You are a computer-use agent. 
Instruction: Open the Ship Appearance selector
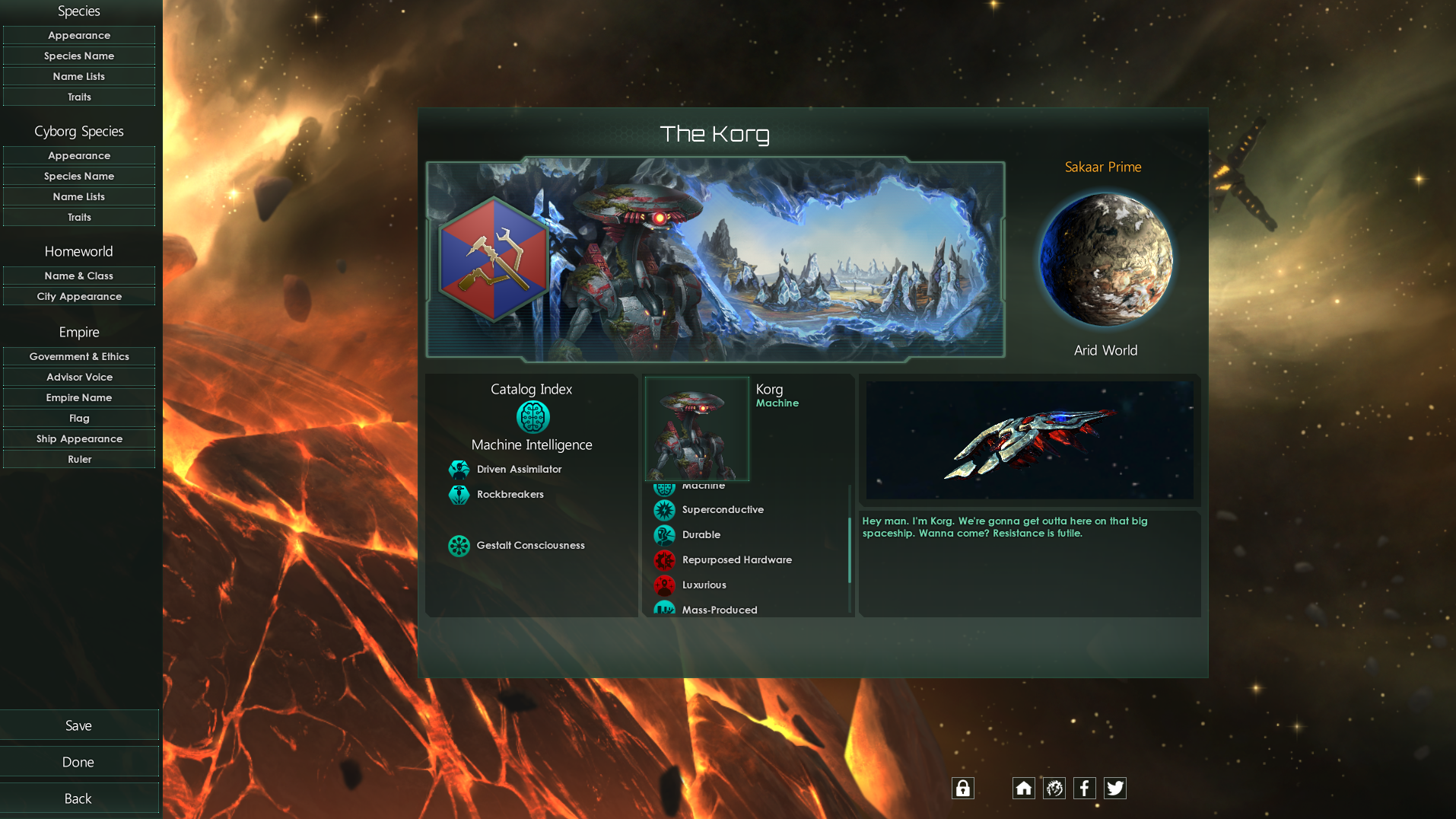[x=79, y=438]
